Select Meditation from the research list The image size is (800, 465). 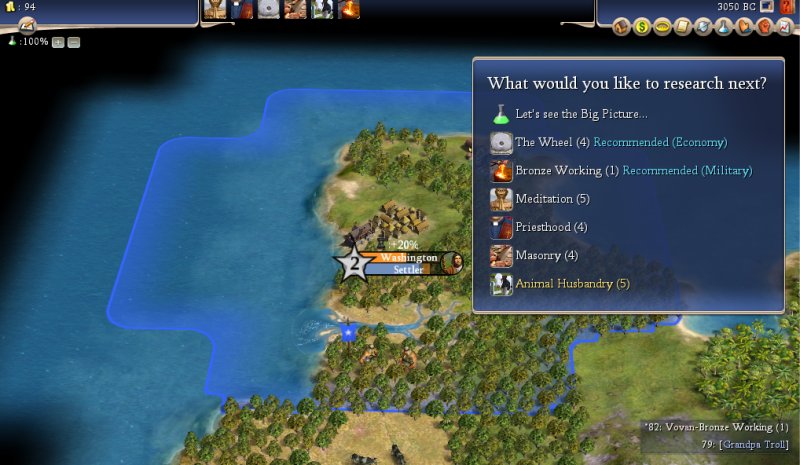[544, 199]
